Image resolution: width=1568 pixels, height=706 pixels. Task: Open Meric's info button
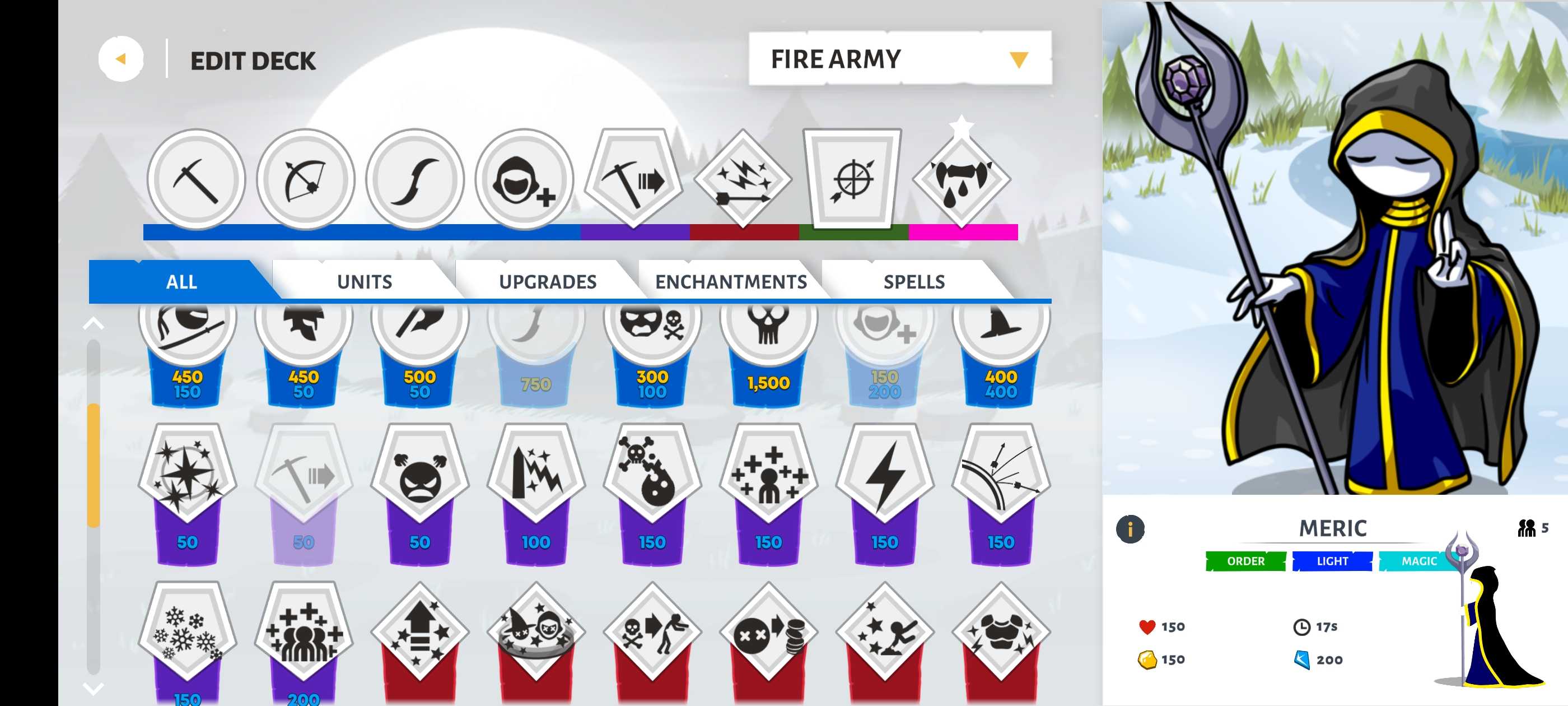[1130, 528]
